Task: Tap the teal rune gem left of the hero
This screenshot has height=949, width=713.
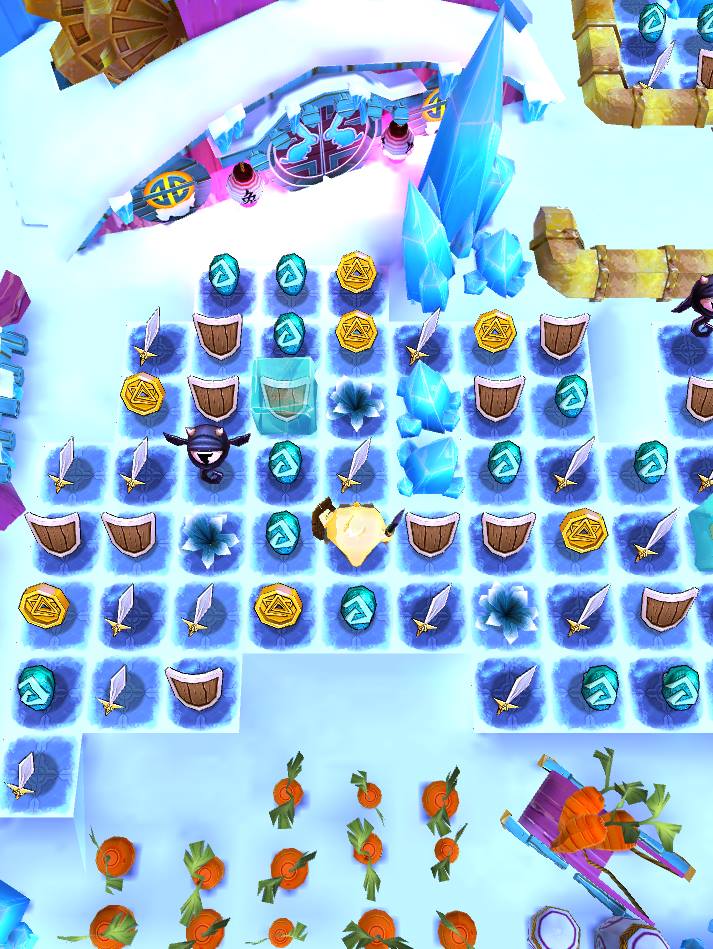Action: click(284, 531)
